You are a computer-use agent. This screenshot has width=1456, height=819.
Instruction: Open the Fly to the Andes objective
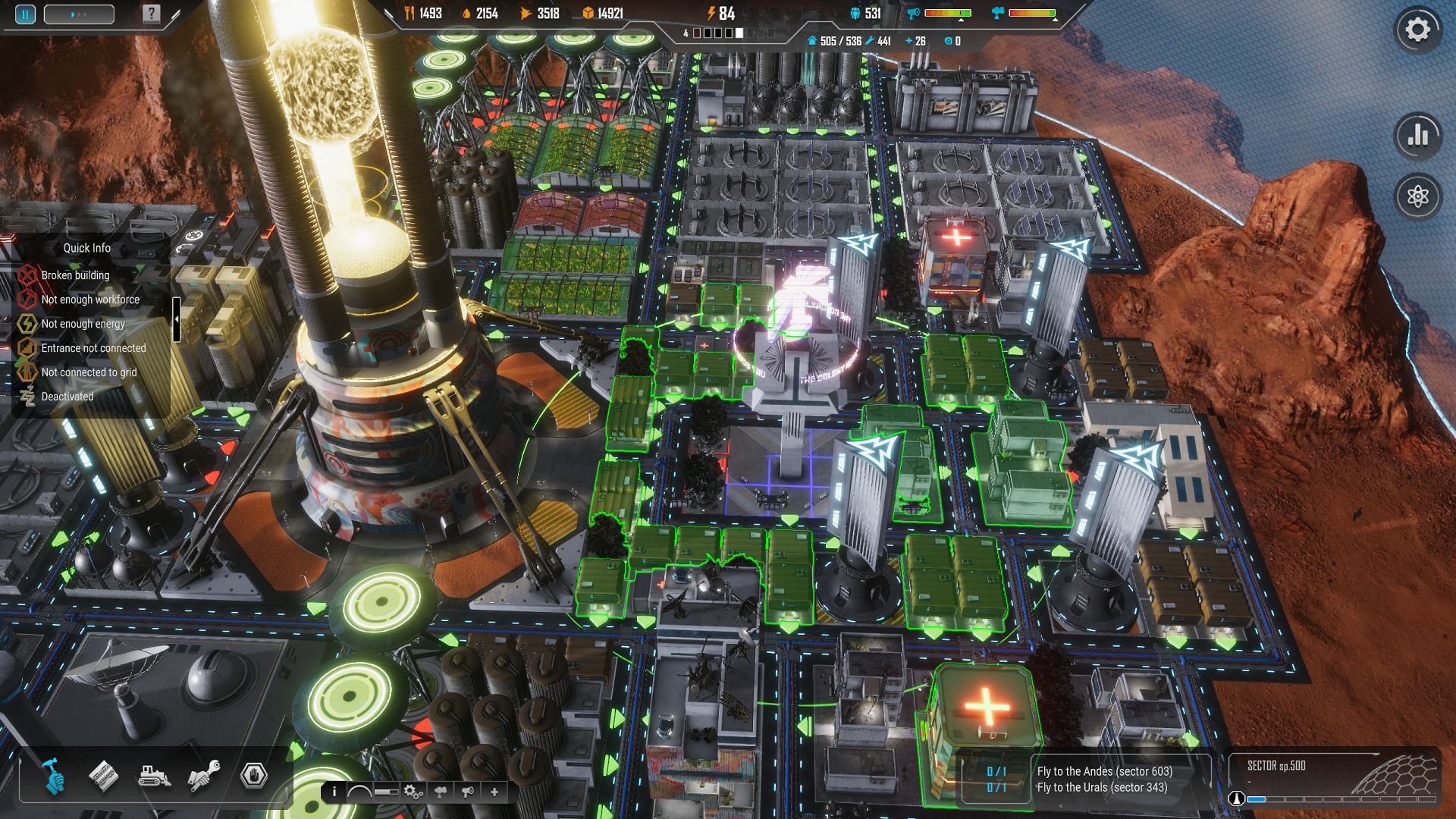pyautogui.click(x=1104, y=771)
